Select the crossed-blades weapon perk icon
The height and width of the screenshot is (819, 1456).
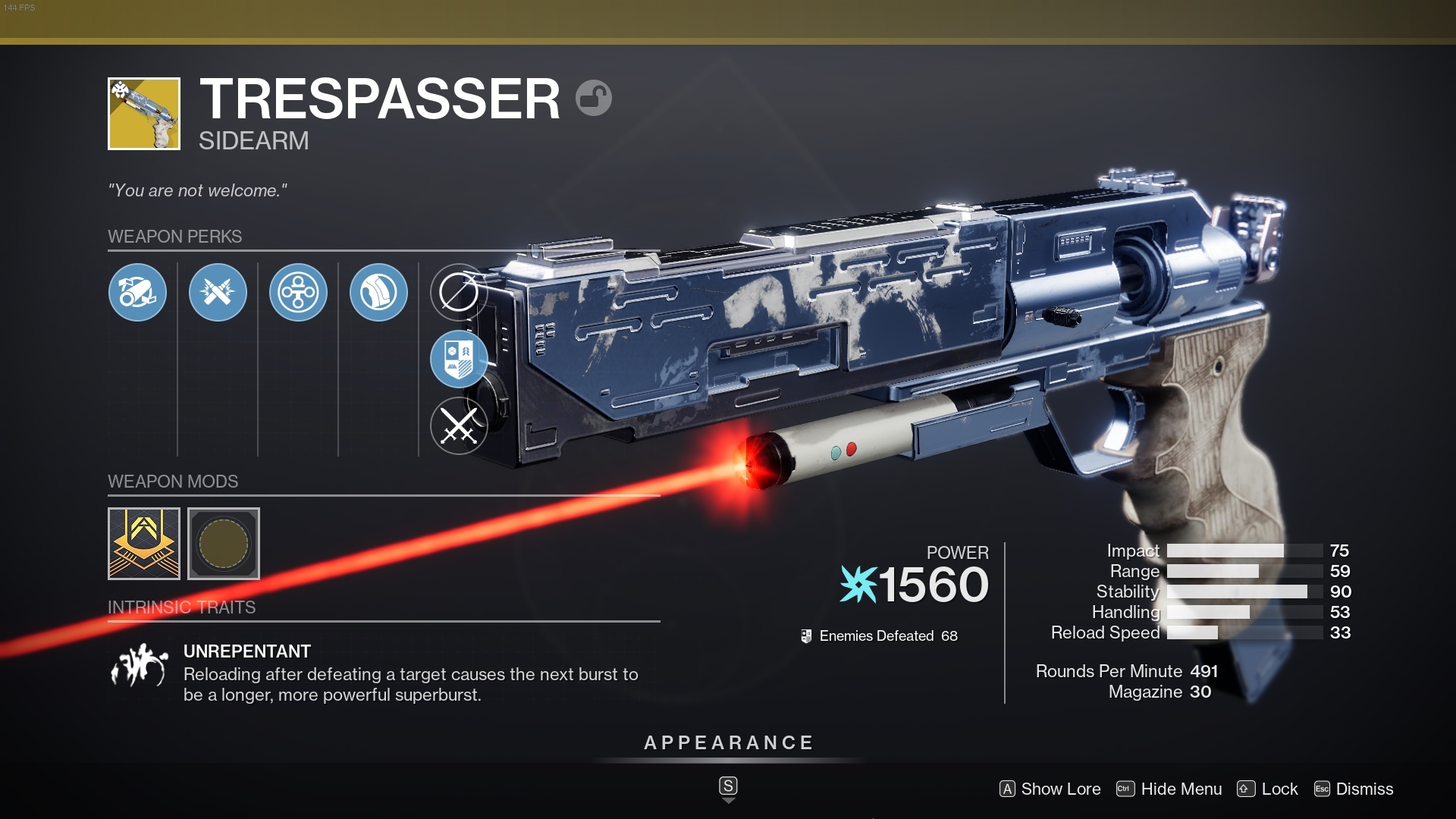[218, 293]
